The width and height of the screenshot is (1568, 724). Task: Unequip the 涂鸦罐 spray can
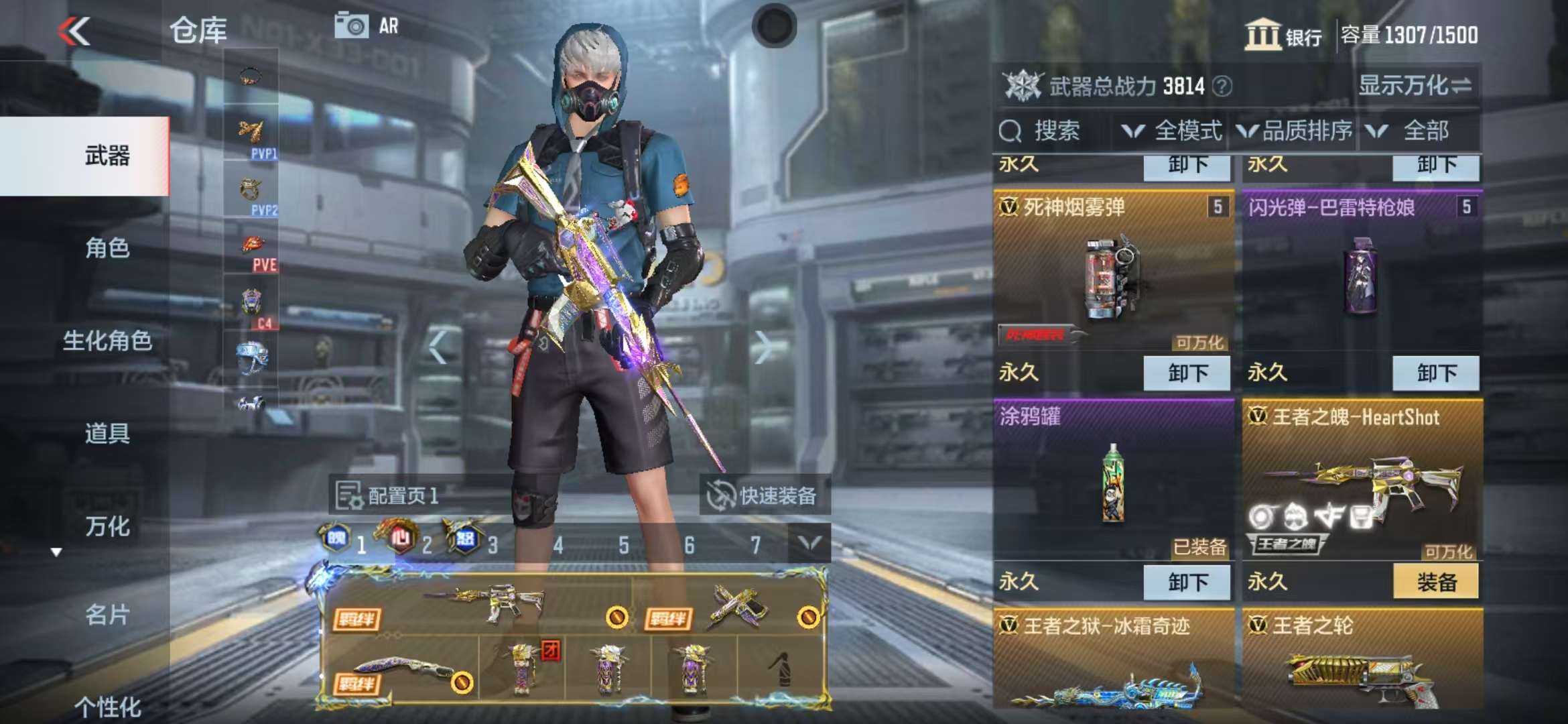click(x=1187, y=582)
